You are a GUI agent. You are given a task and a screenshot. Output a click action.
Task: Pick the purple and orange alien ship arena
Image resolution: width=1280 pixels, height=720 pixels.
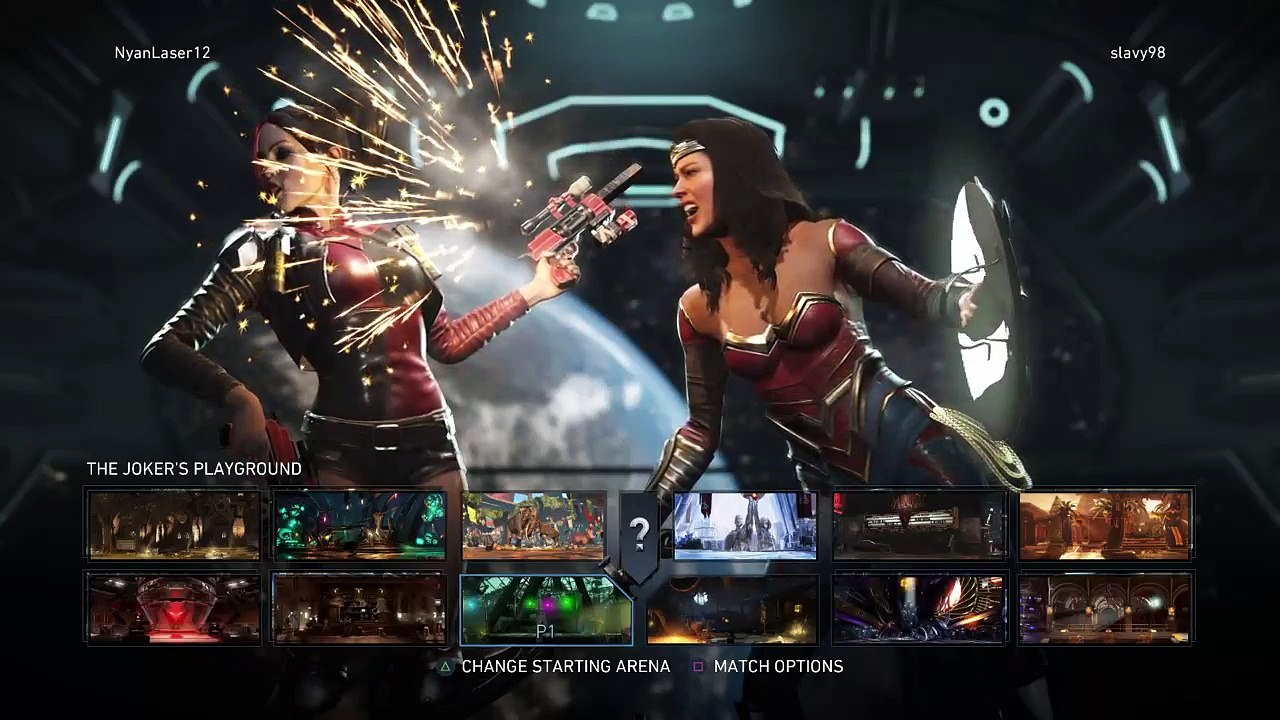tap(919, 609)
